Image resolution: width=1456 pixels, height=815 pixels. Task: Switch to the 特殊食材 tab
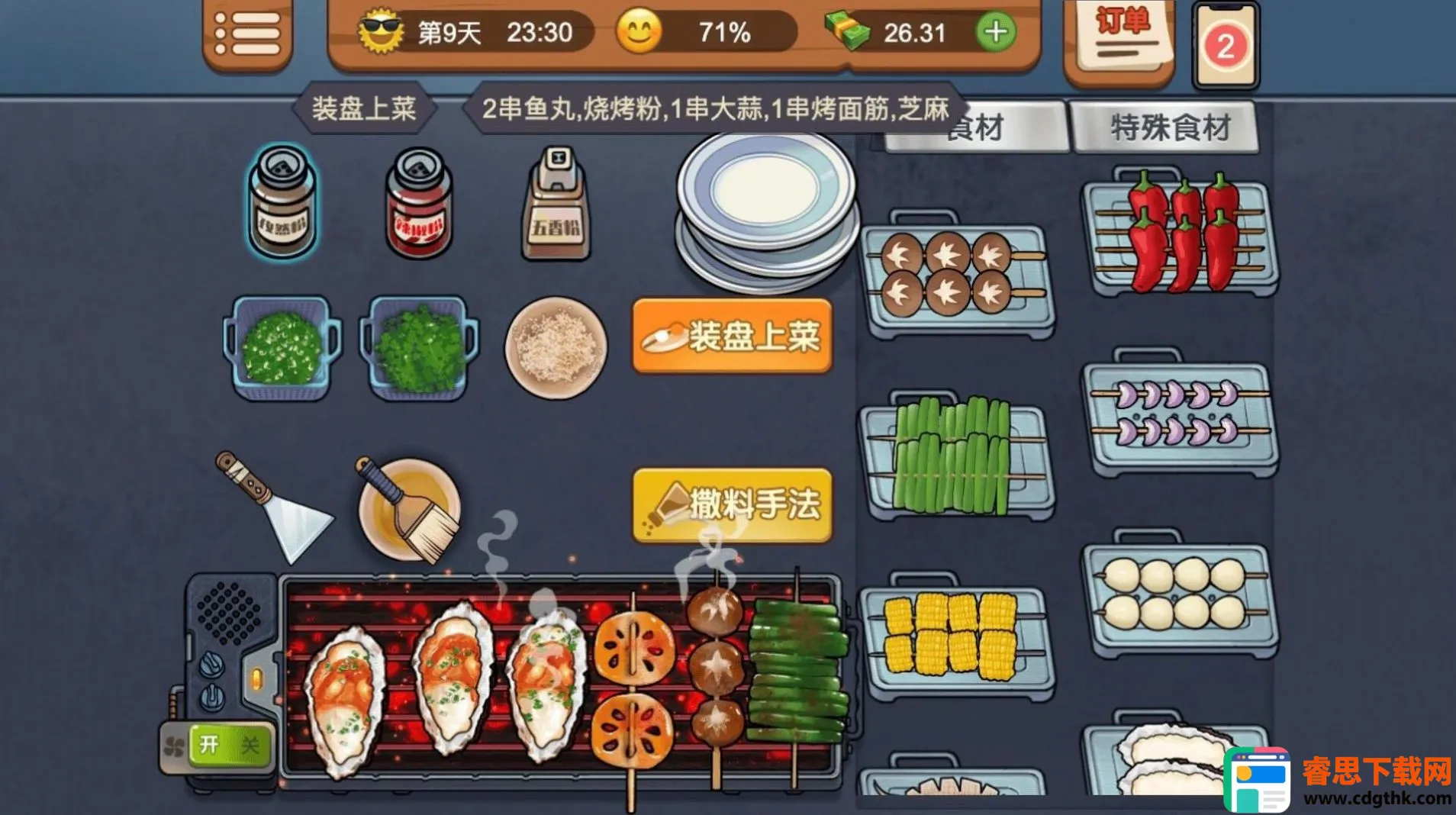(1168, 127)
